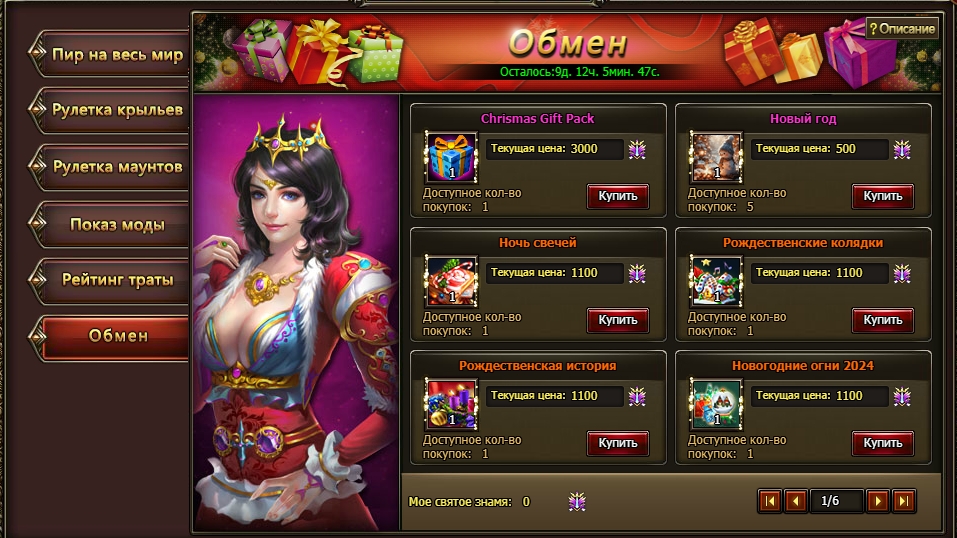The height and width of the screenshot is (538, 957).
Task: Buy the Chrismas Gift Pack
Action: (x=618, y=196)
